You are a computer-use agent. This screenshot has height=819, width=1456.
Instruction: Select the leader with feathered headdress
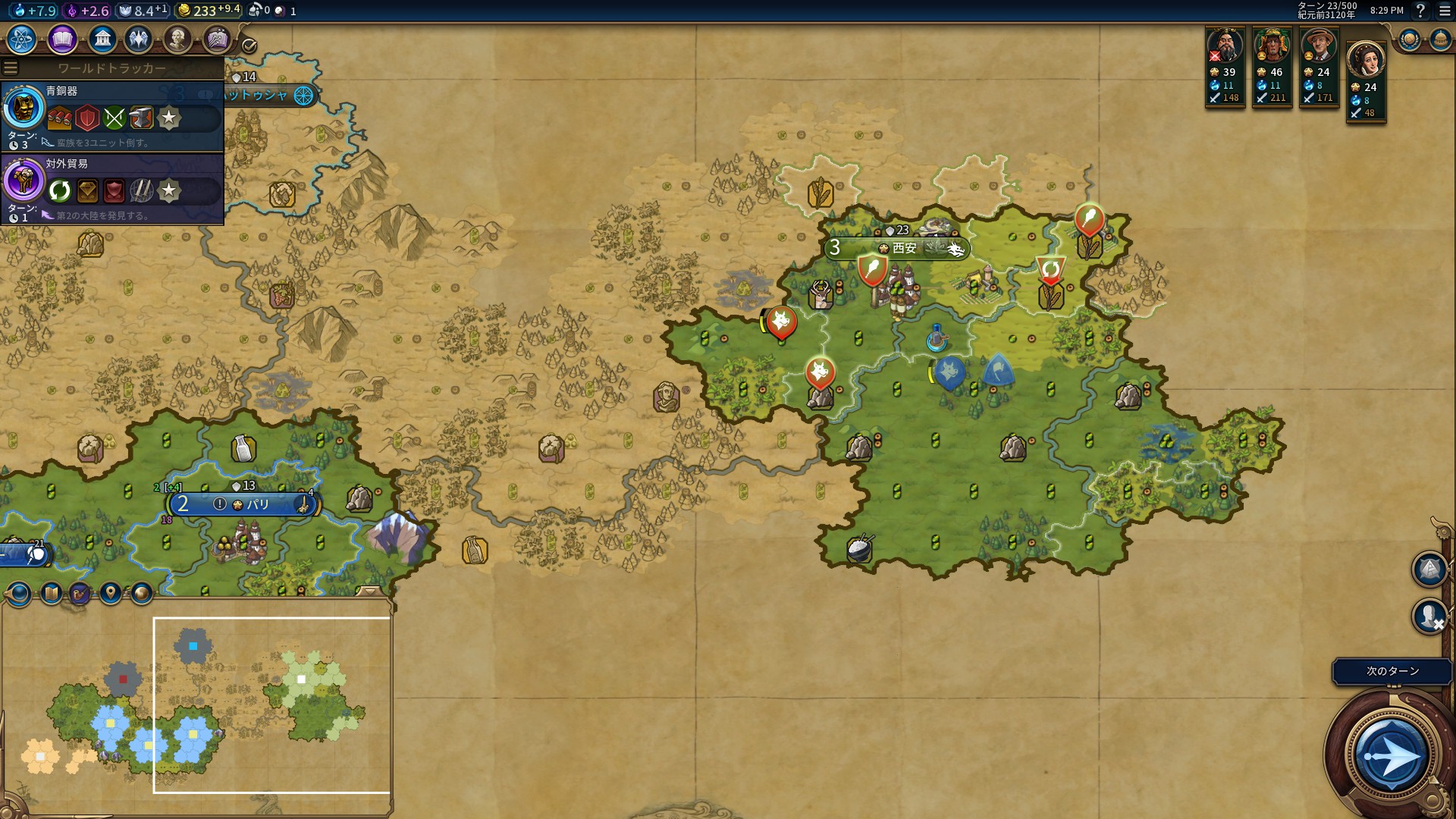tap(1272, 48)
